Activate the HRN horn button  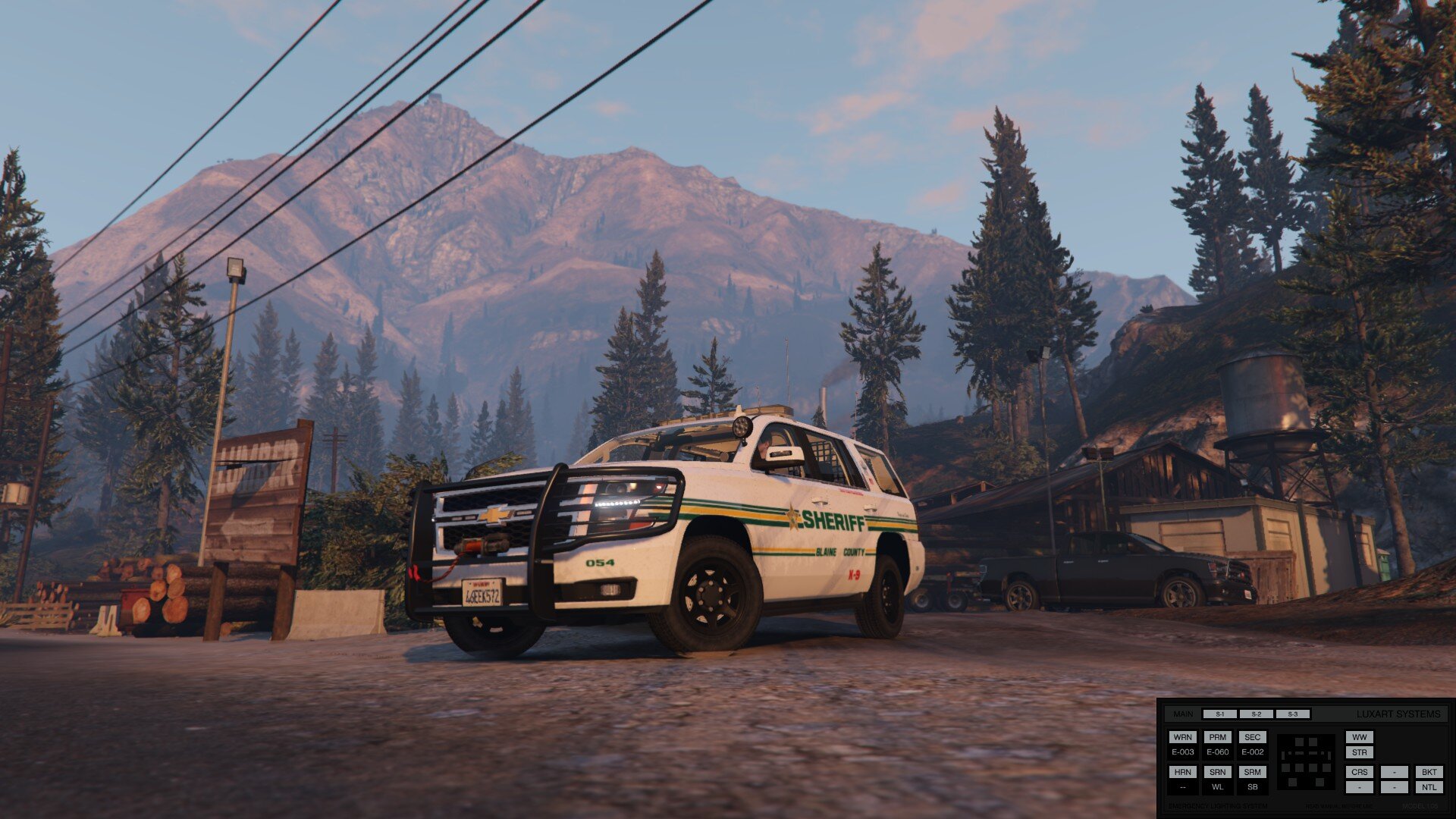1182,772
